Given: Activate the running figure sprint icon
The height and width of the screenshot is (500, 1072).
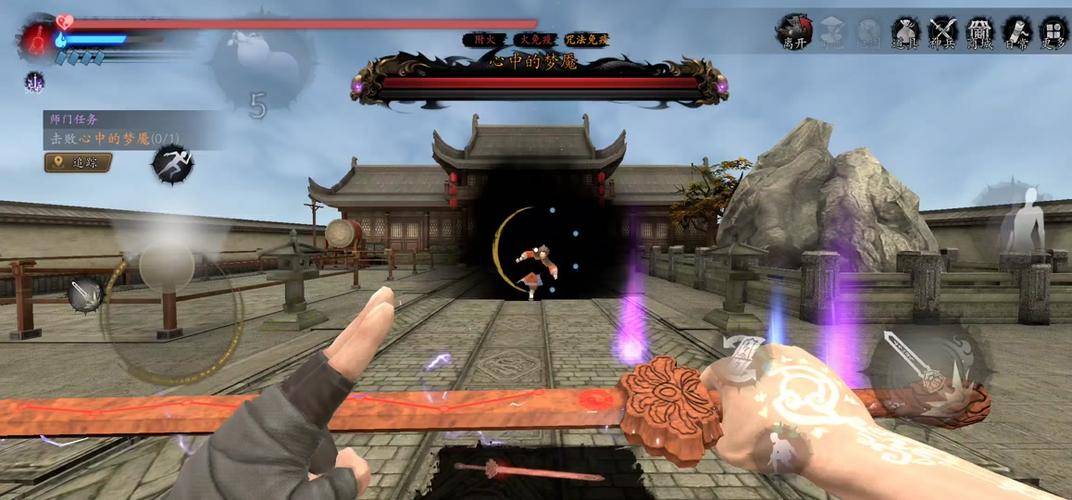Looking at the screenshot, I should (x=171, y=163).
